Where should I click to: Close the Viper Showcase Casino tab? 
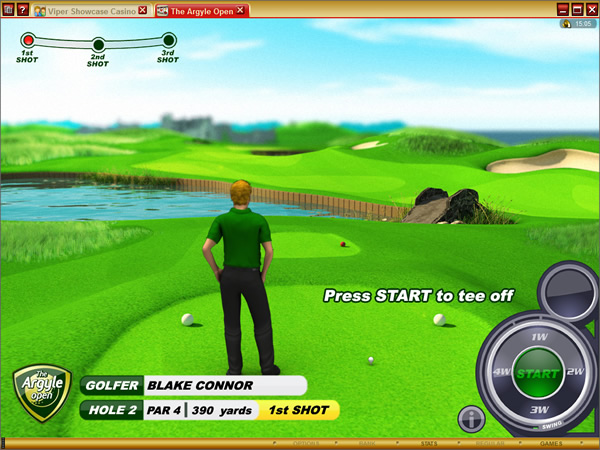(x=142, y=10)
